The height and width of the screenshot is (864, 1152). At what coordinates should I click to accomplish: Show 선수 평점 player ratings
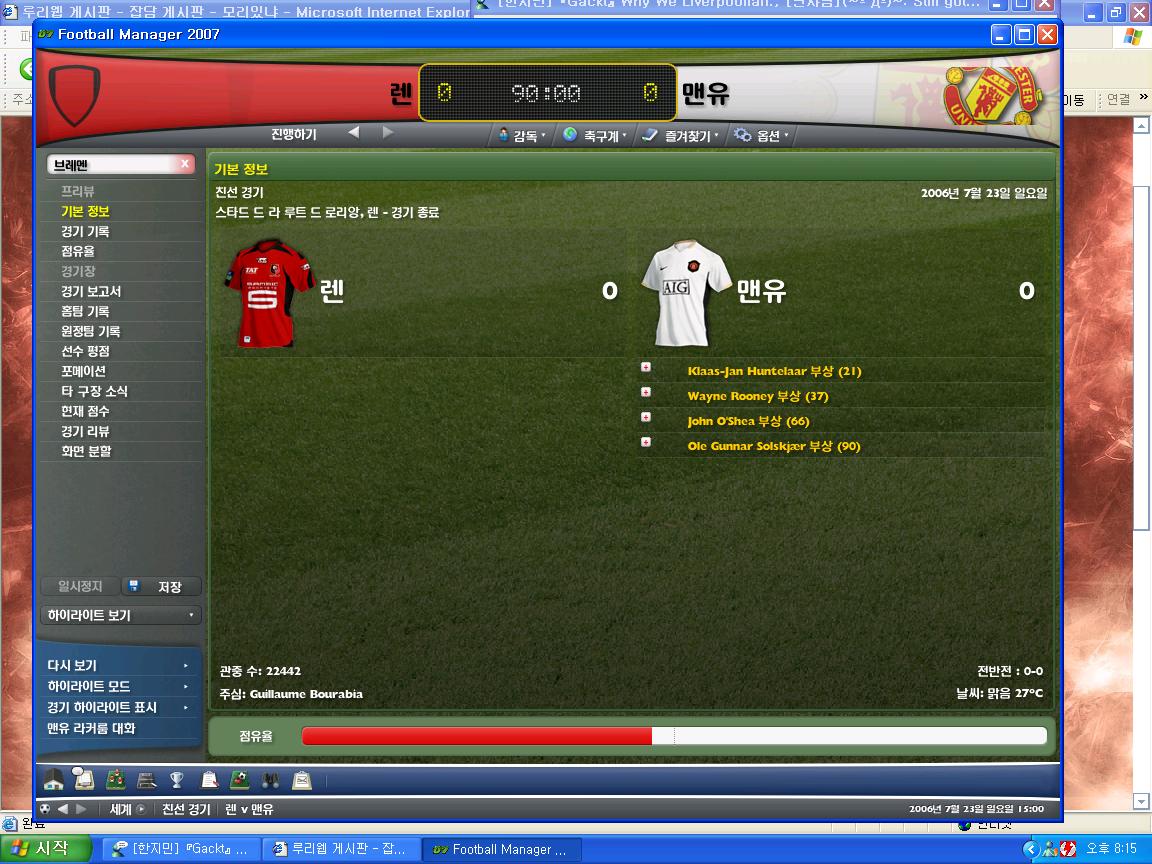[85, 351]
